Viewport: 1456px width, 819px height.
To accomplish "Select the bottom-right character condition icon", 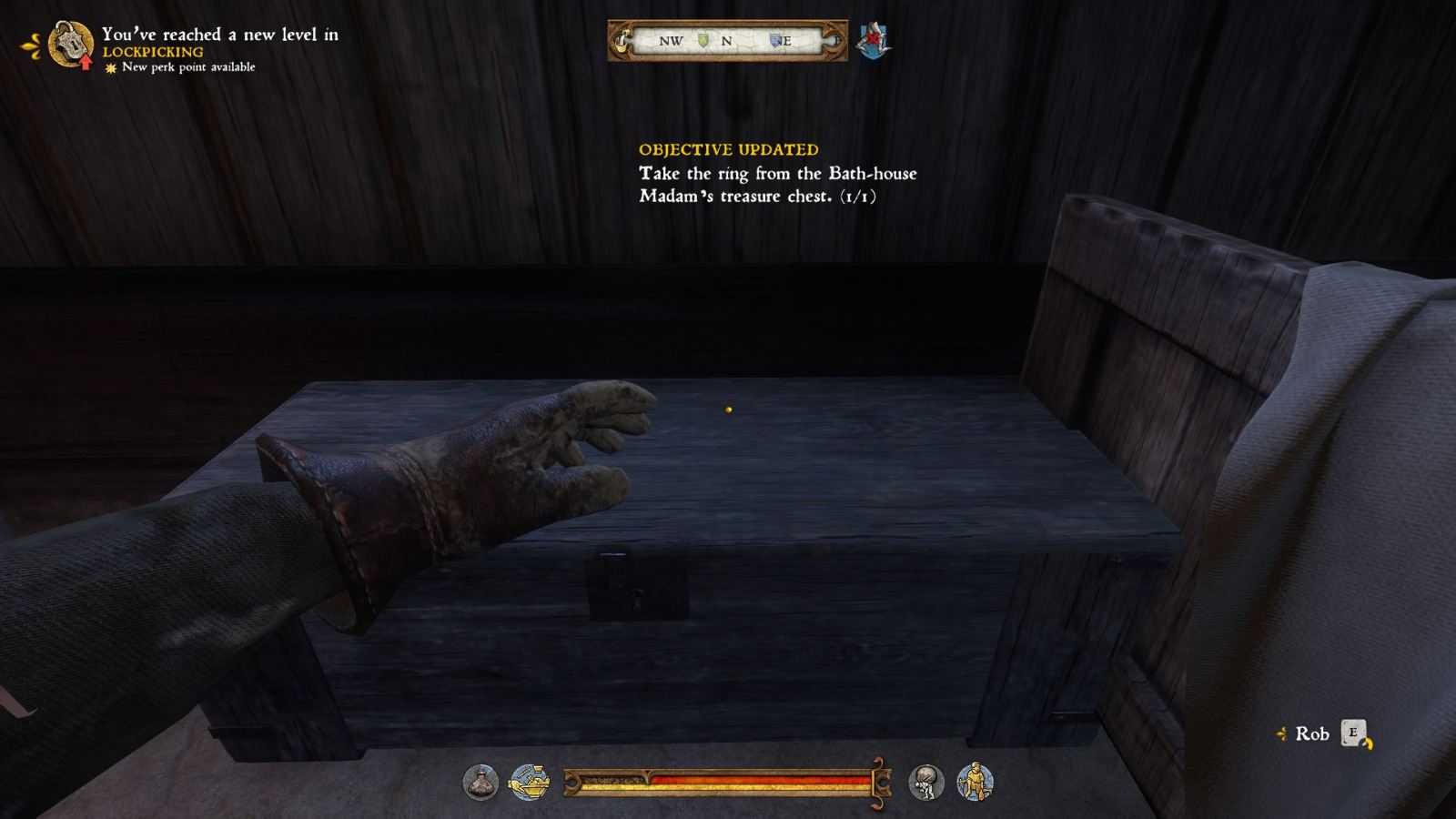I will tap(974, 781).
